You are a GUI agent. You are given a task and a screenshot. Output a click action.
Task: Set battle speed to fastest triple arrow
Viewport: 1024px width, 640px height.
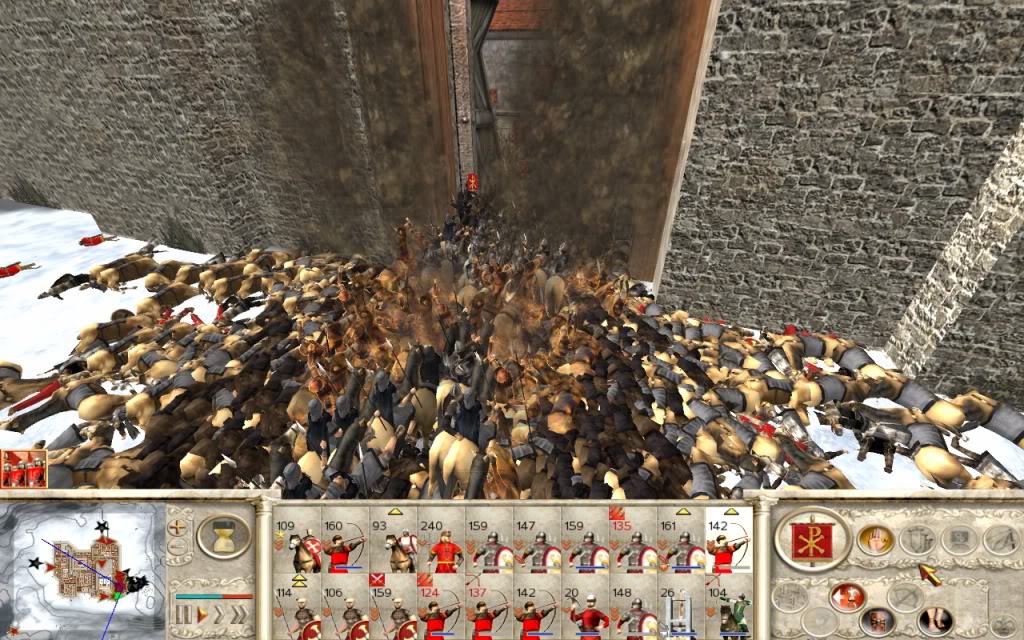pos(240,613)
